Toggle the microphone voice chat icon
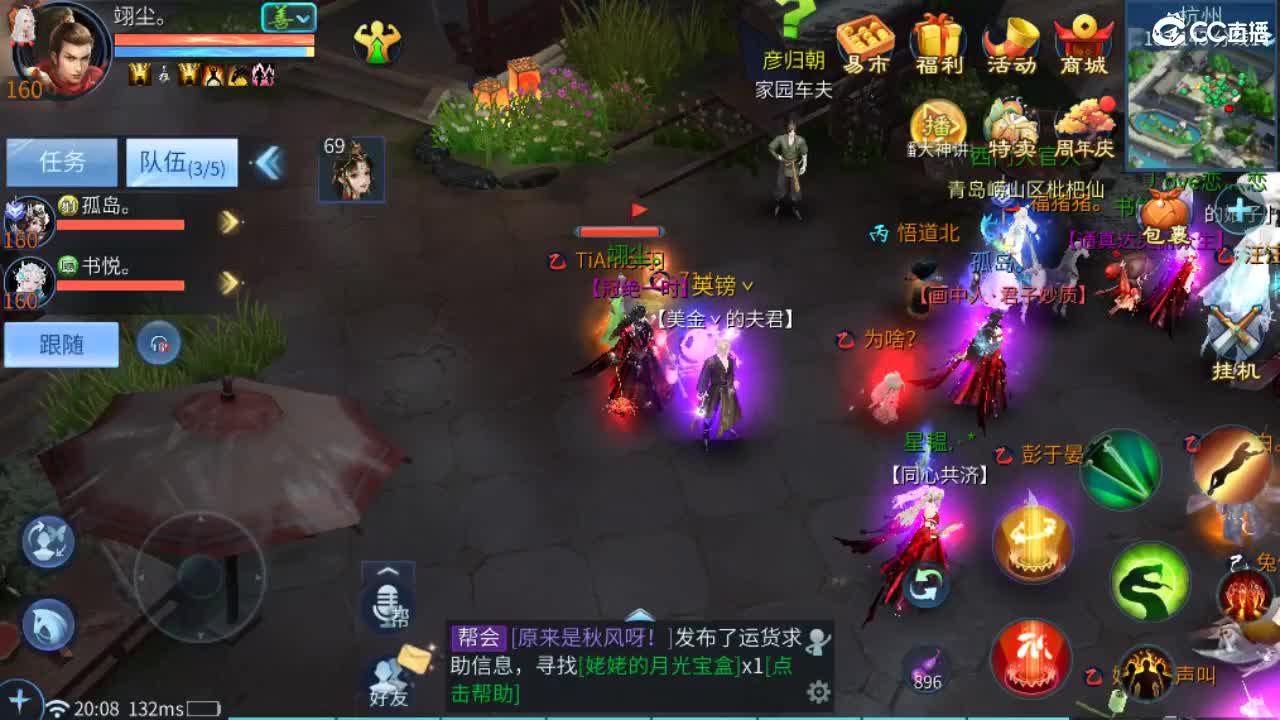 386,605
